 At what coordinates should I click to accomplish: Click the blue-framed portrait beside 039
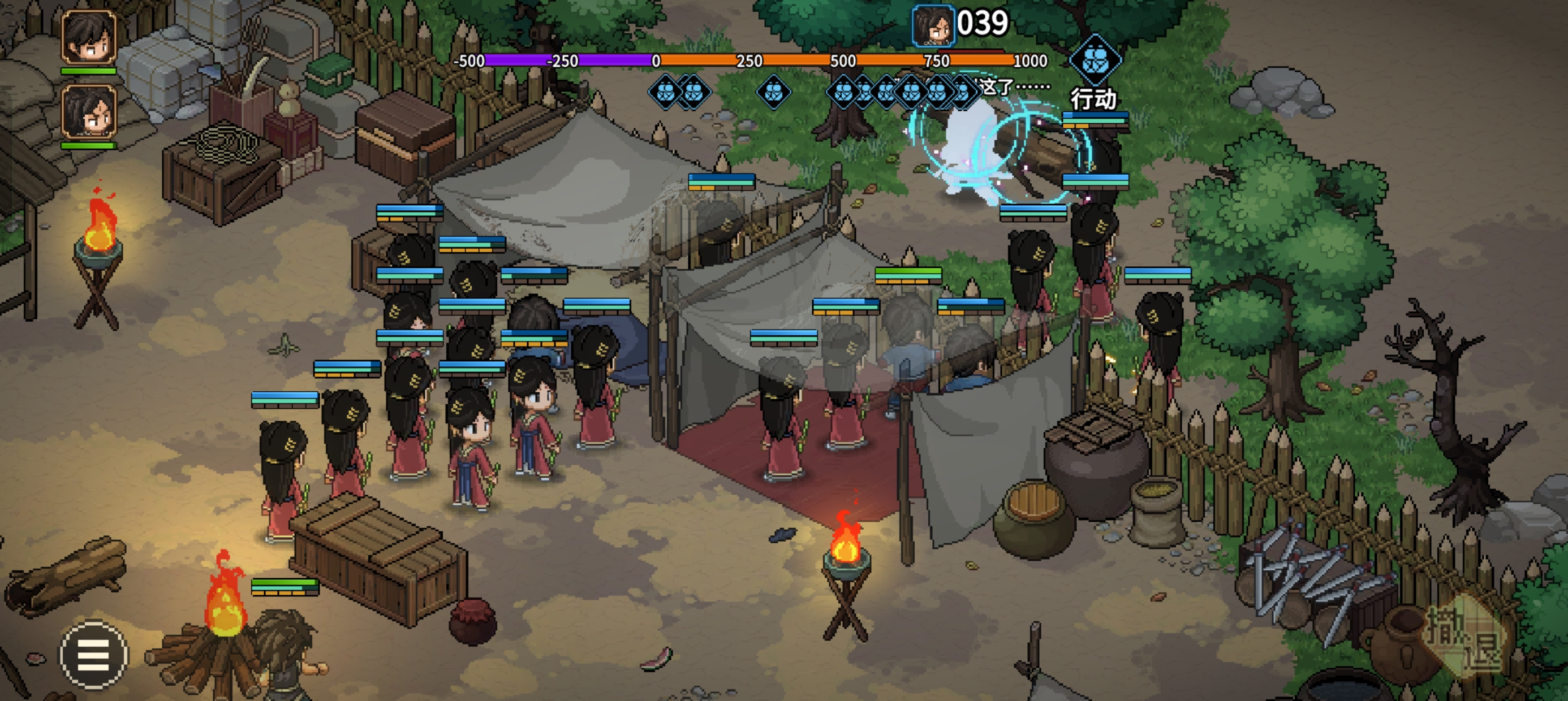coord(933,25)
